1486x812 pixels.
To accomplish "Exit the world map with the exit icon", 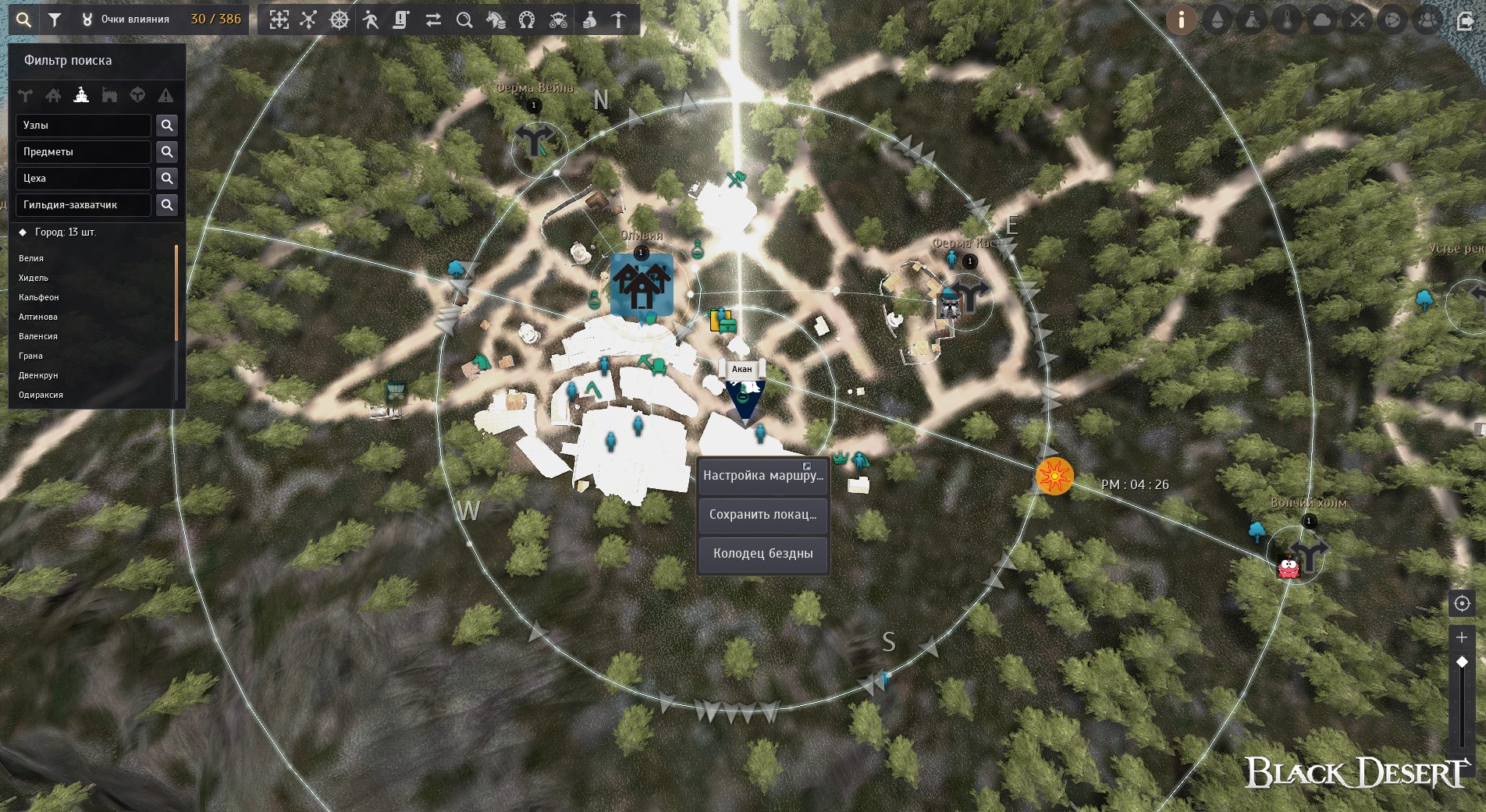I will [x=1465, y=20].
